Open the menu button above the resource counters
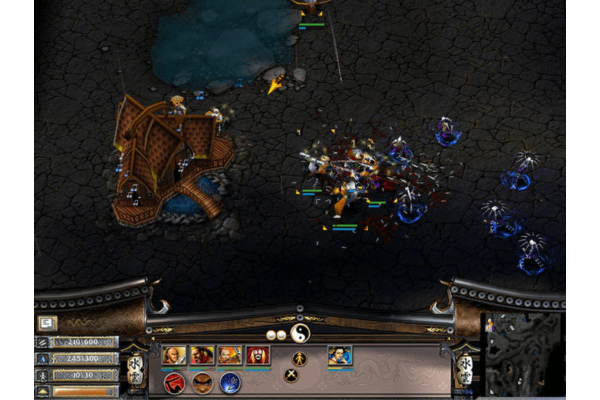 click(47, 323)
